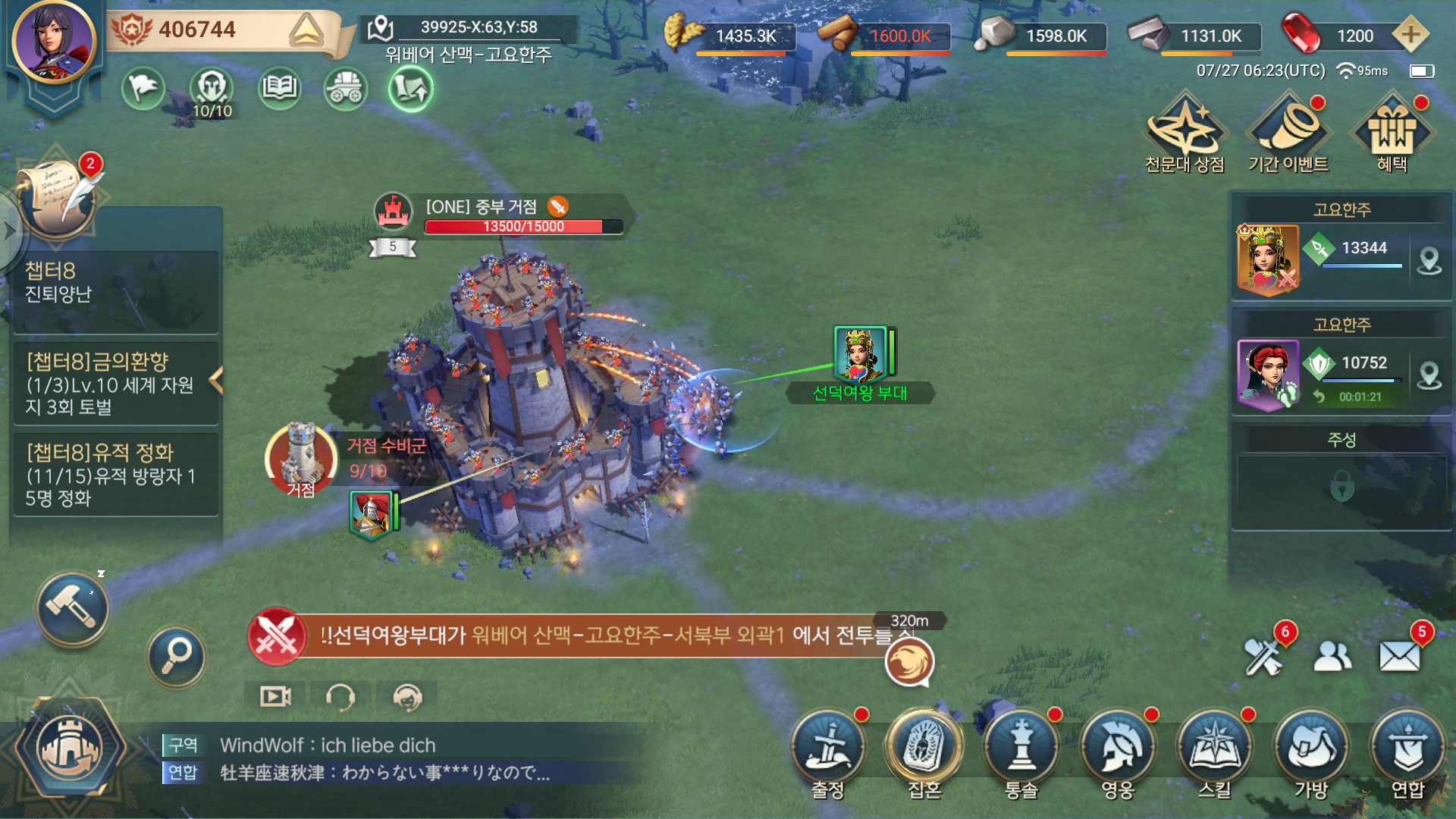
Task: Open the 영웅 heroes menu
Action: (1118, 749)
